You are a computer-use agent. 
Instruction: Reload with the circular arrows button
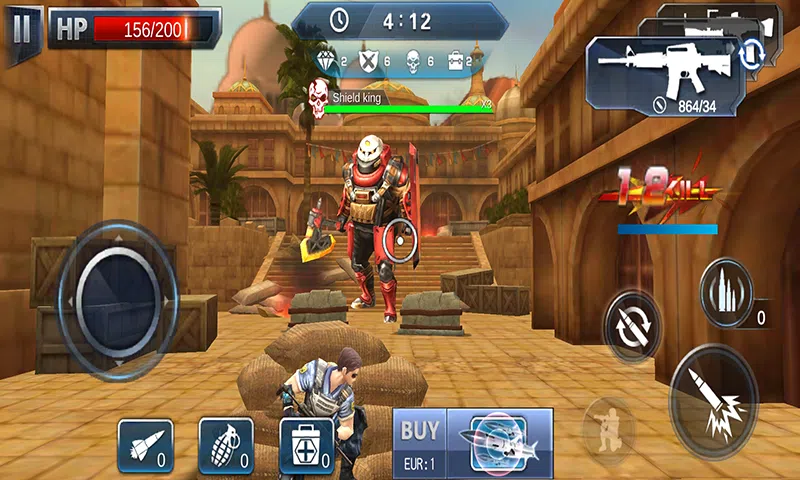click(x=633, y=328)
